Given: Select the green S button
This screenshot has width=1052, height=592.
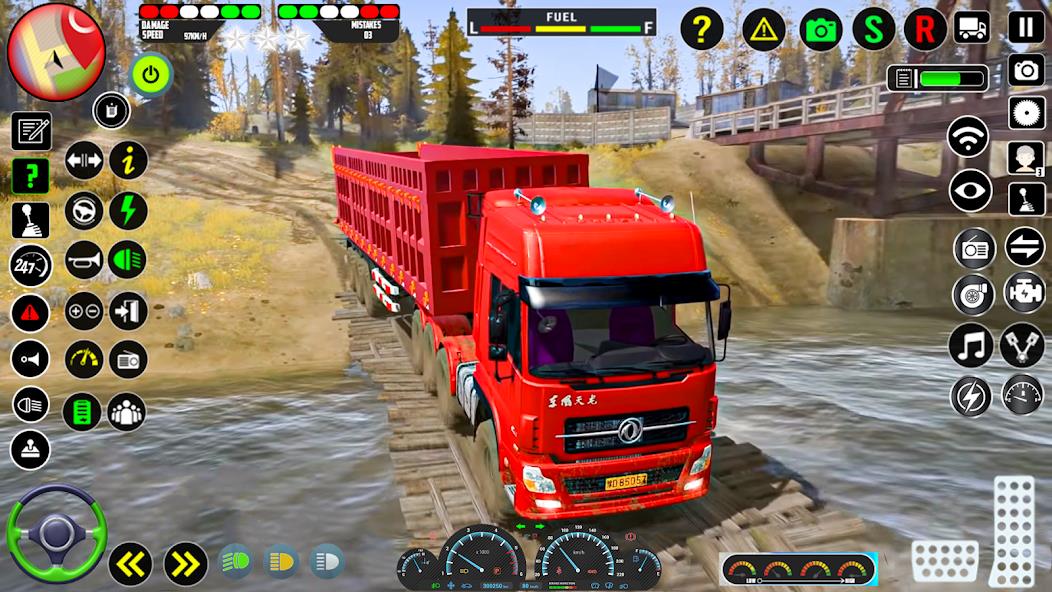Looking at the screenshot, I should pyautogui.click(x=874, y=29).
